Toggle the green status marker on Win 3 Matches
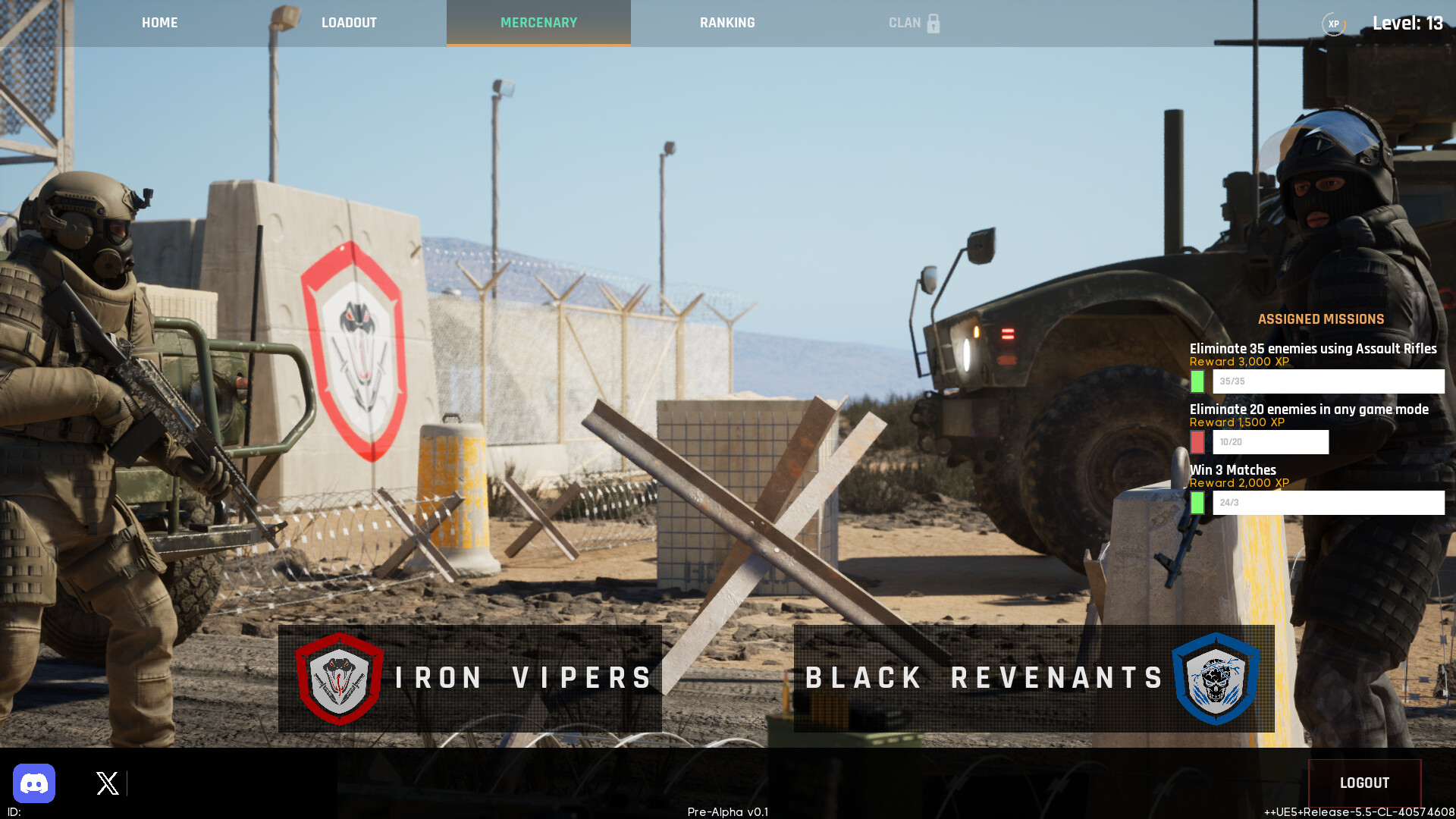The image size is (1456, 819). (1197, 502)
